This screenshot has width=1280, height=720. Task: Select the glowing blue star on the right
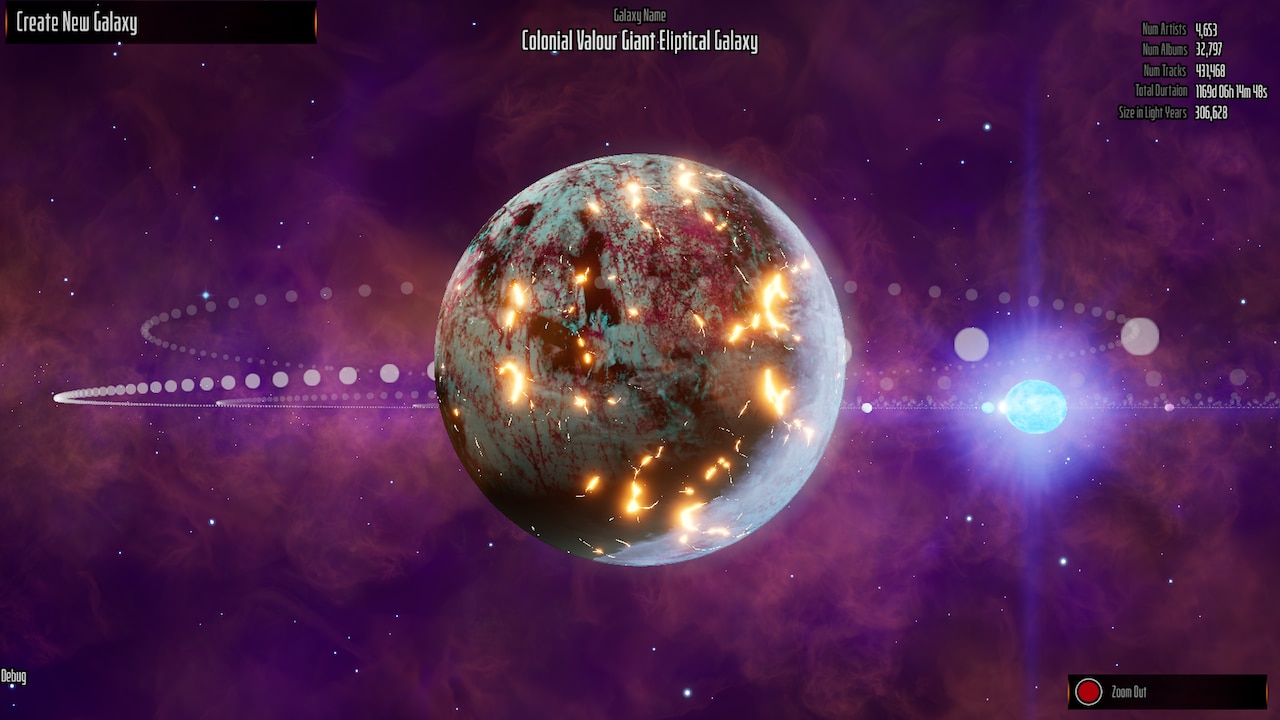click(1036, 406)
